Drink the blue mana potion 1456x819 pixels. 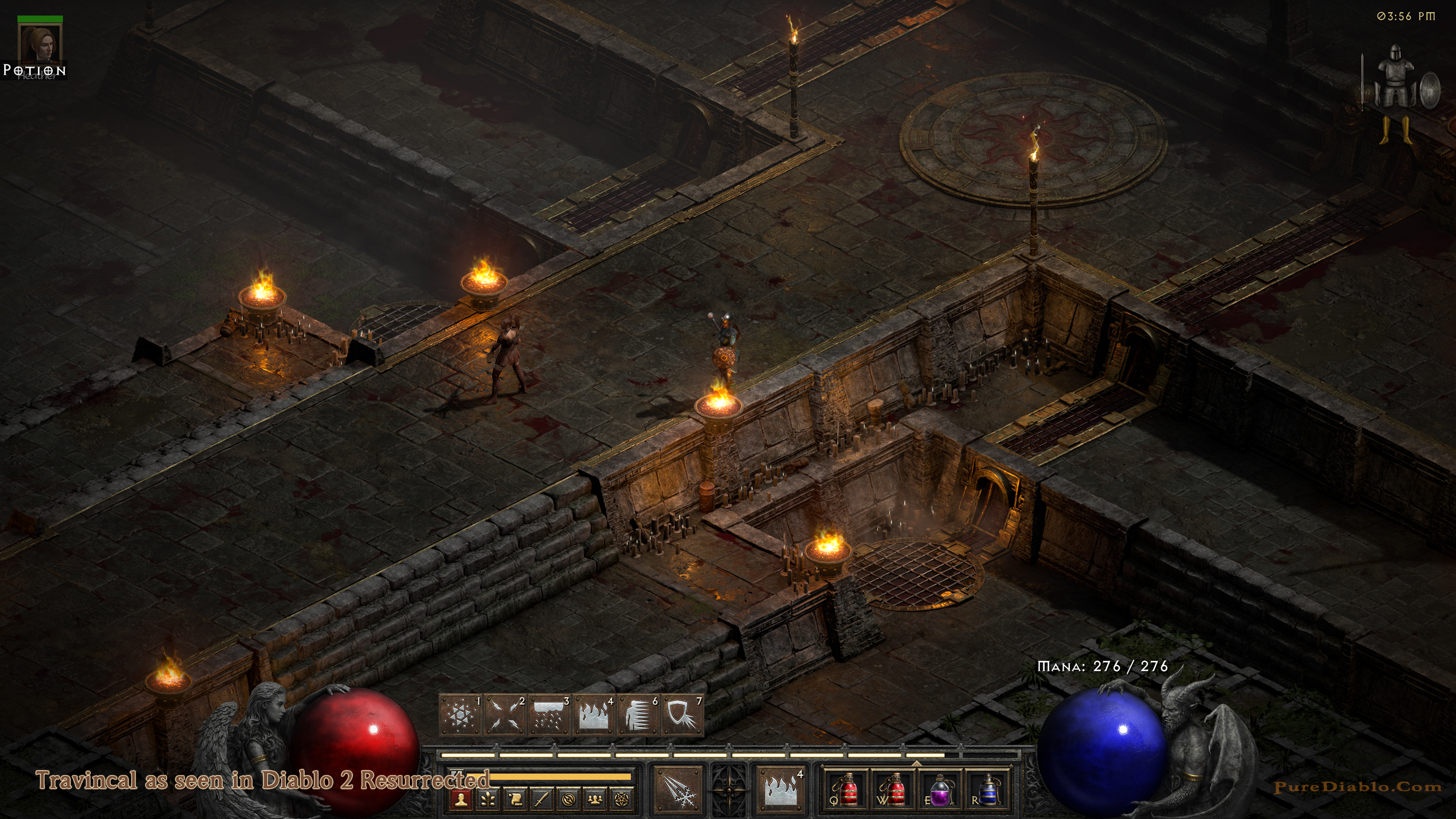coord(987,790)
